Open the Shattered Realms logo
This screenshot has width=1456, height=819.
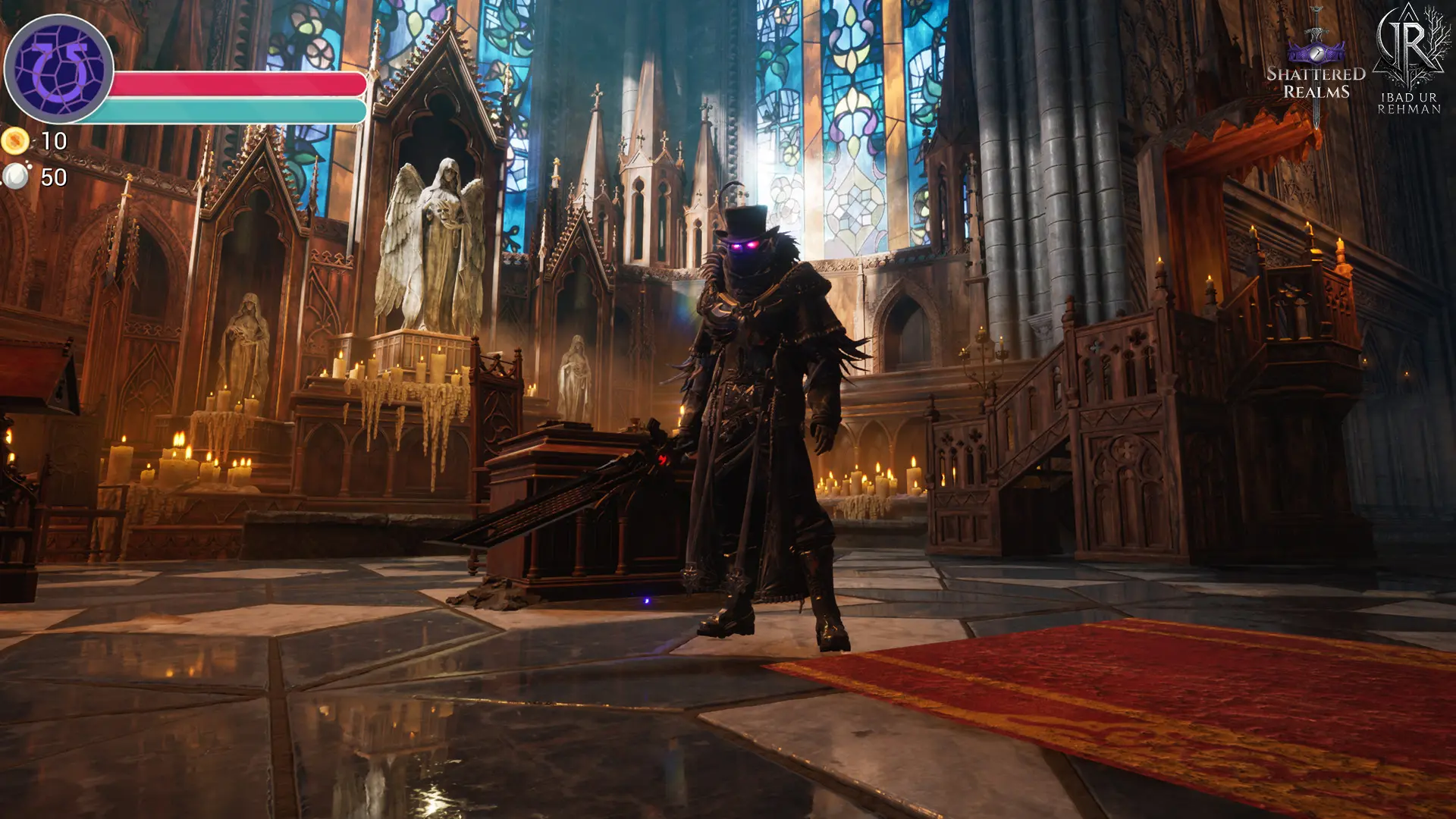coord(1316,68)
